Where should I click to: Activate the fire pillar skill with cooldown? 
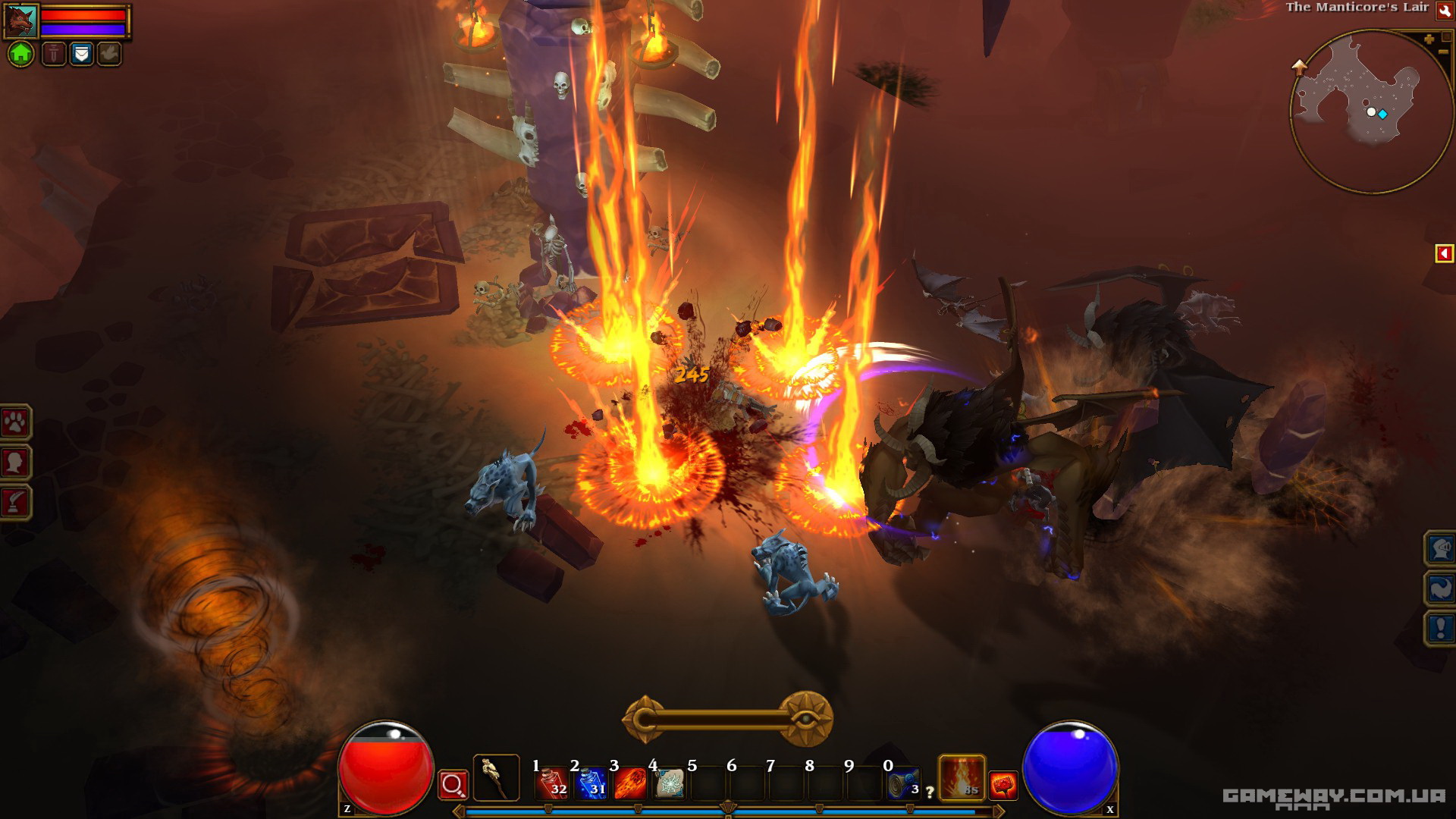click(x=962, y=778)
